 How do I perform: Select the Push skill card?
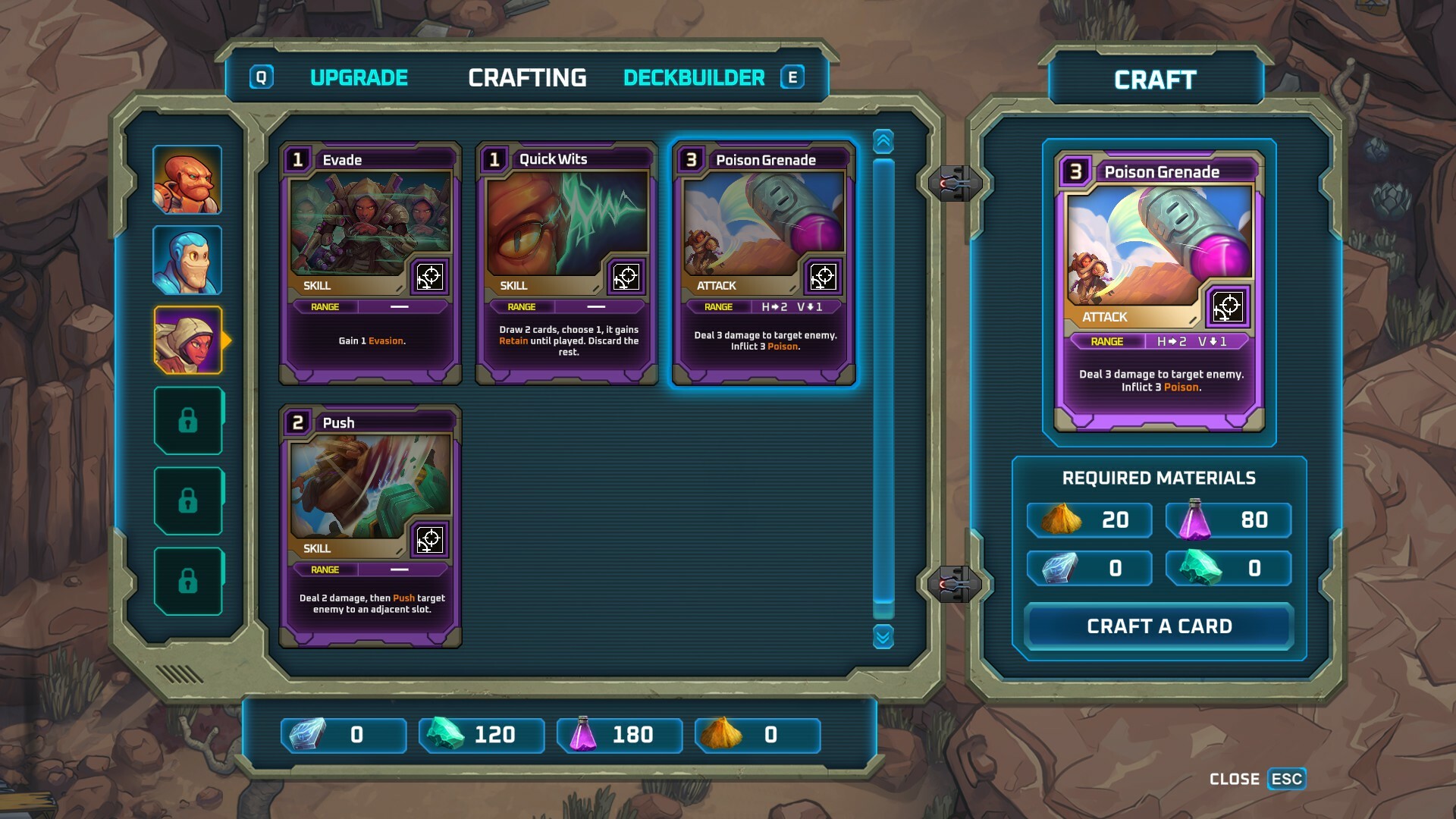[371, 526]
